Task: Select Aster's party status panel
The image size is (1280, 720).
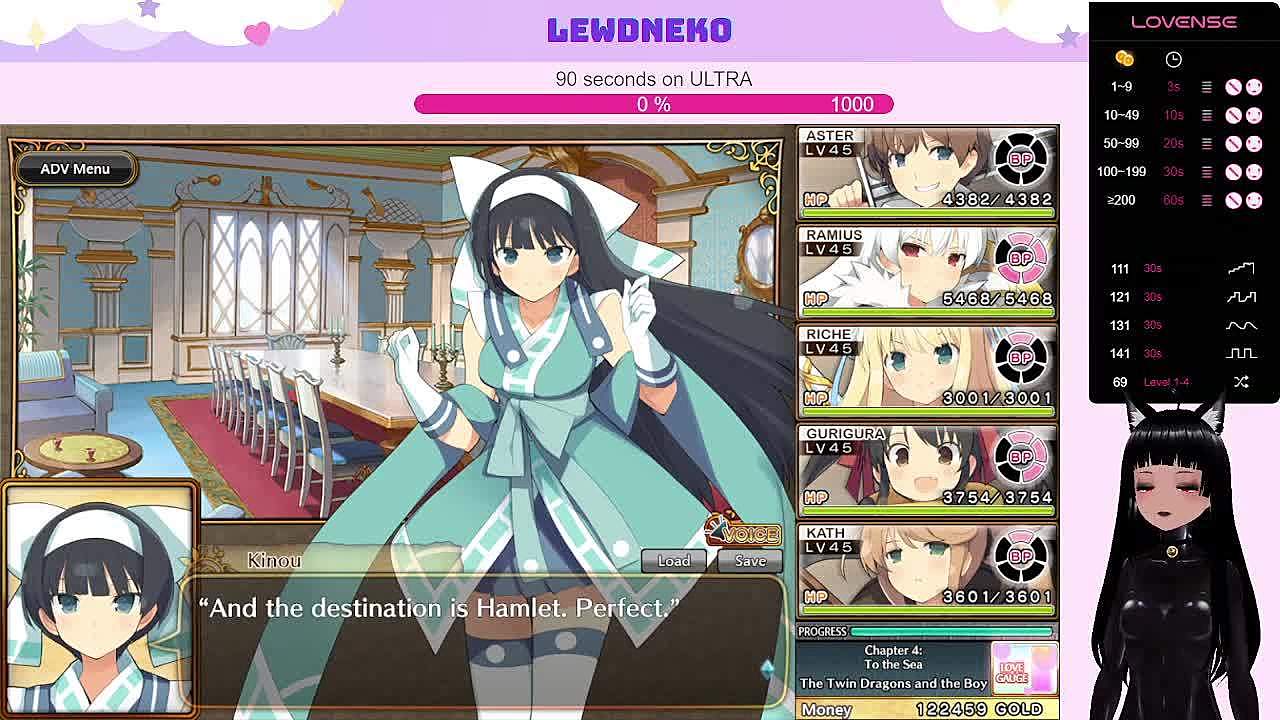Action: pos(927,172)
